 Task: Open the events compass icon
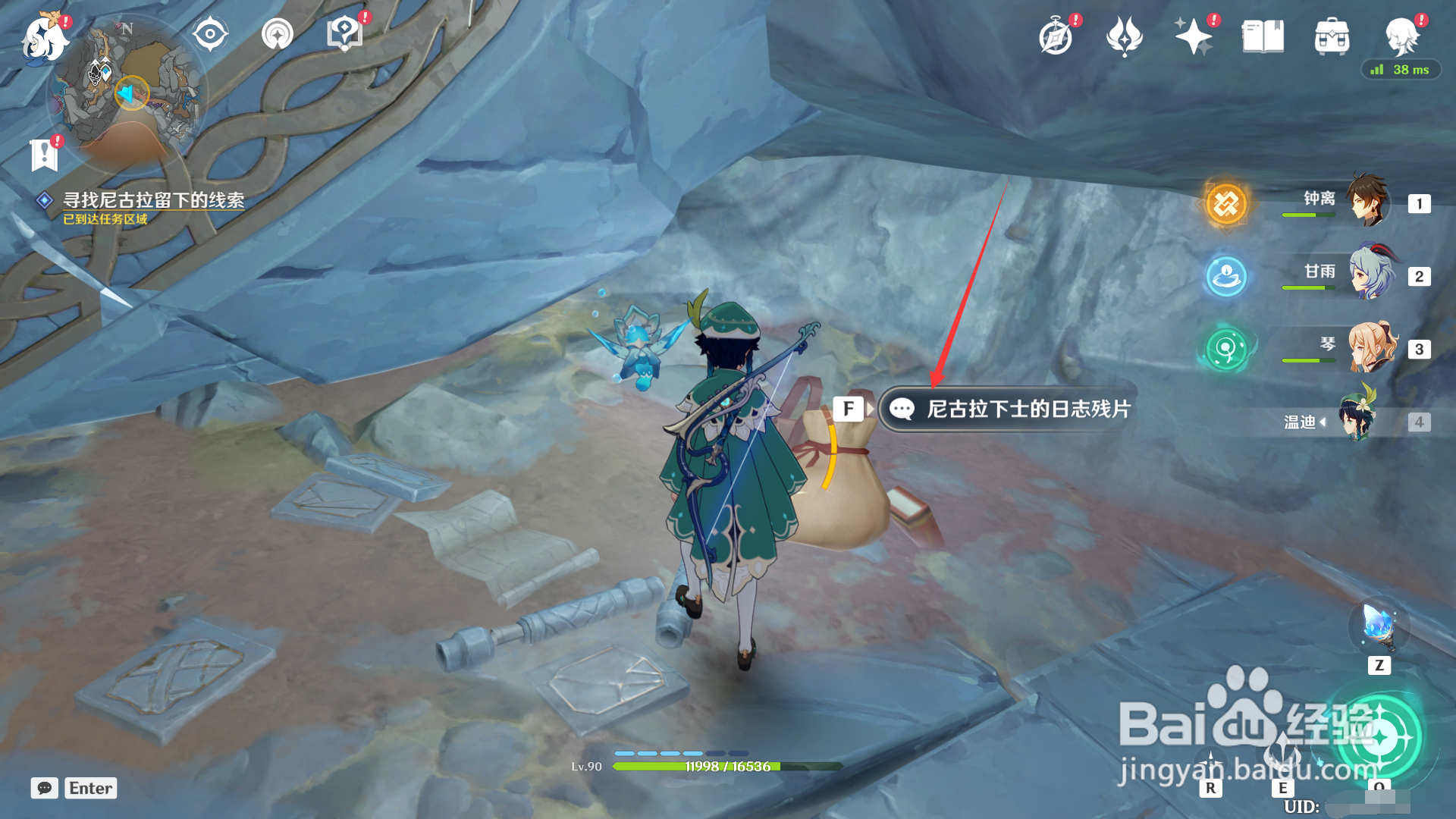(x=1056, y=37)
